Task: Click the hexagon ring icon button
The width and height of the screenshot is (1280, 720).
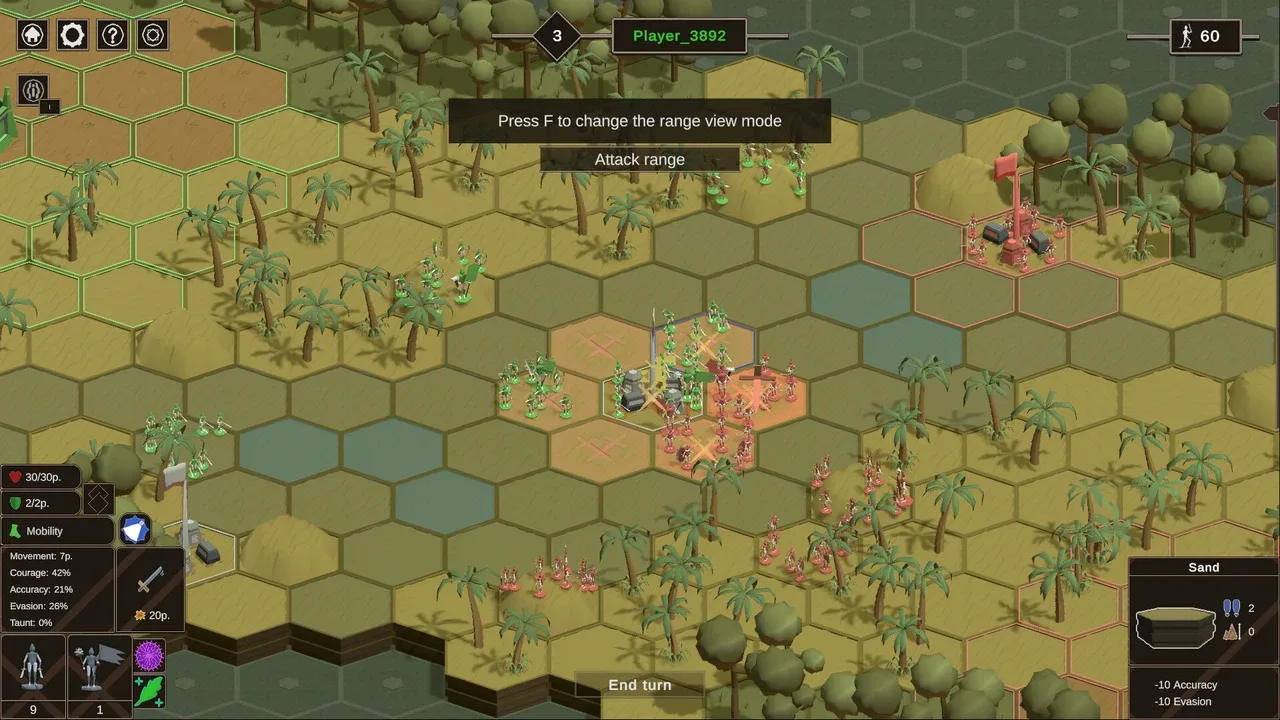Action: click(x=152, y=35)
